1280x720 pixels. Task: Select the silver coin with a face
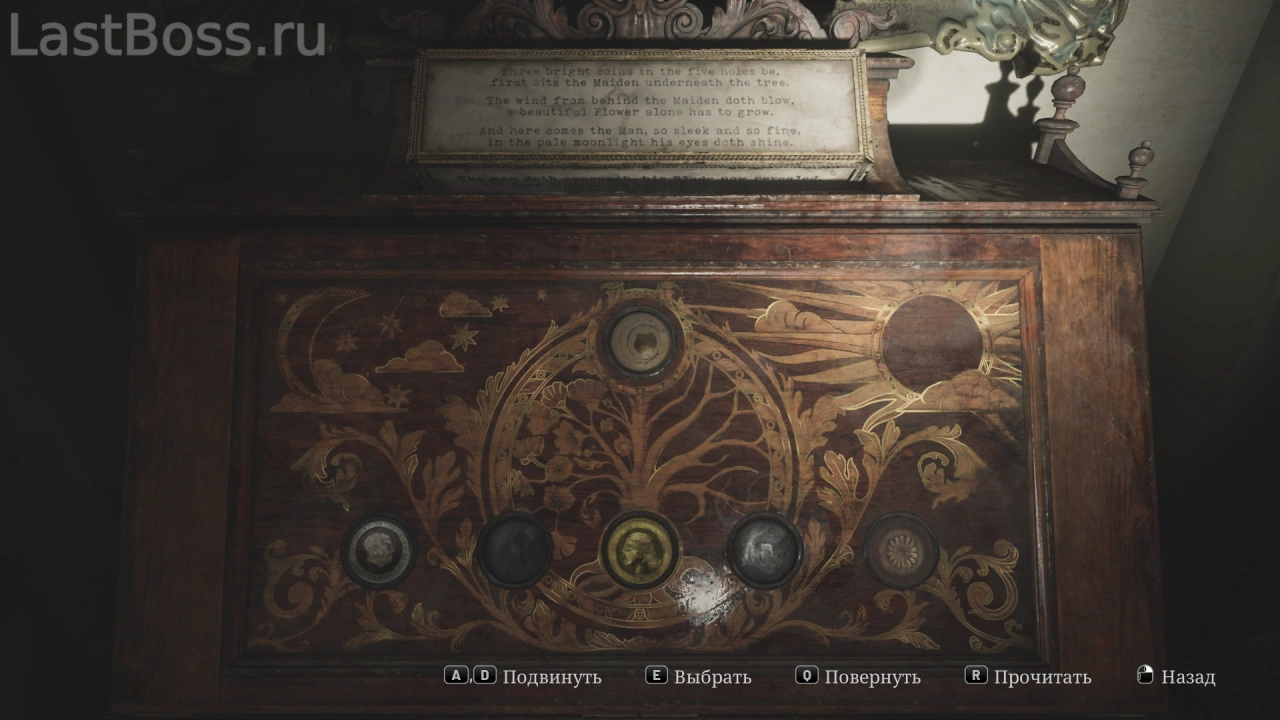tap(379, 551)
